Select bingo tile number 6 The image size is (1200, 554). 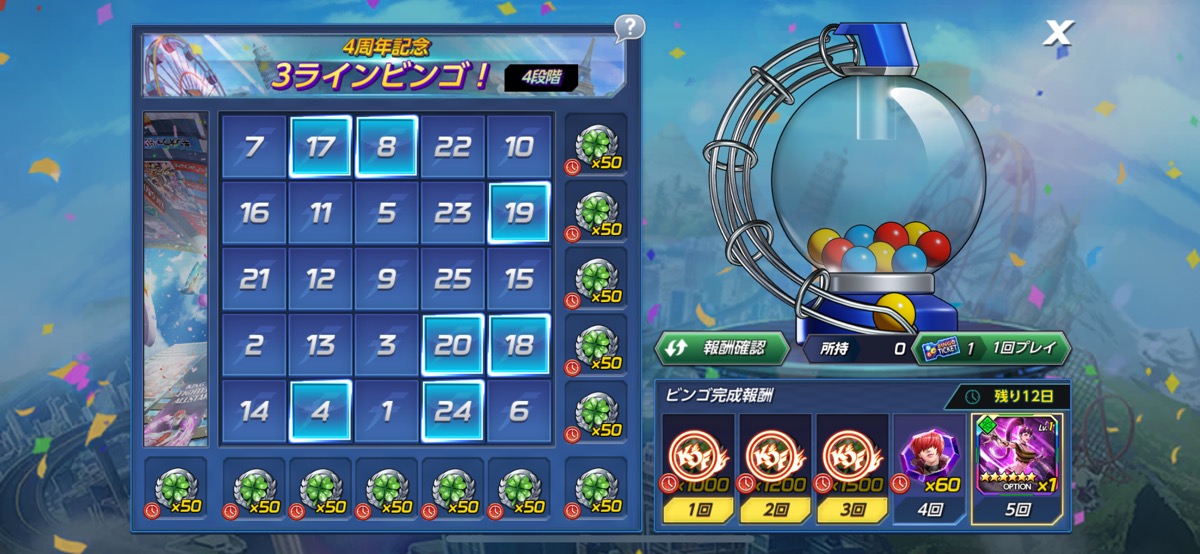[519, 411]
